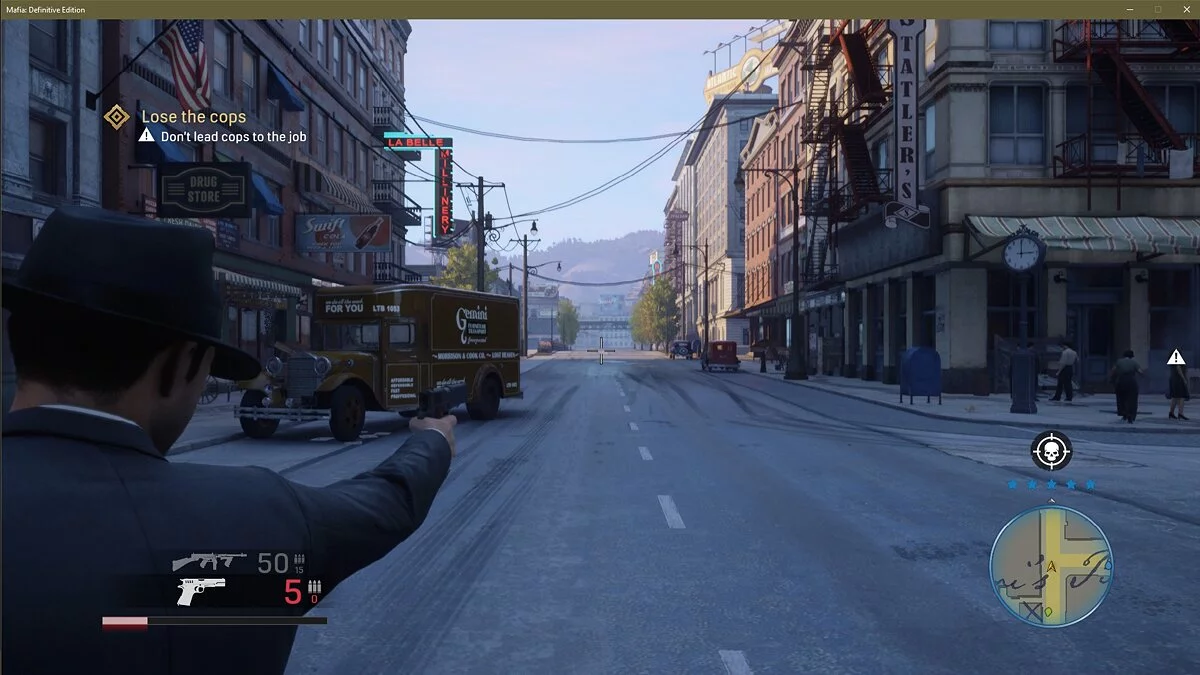Click the skull crosshair wanted icon
Image resolution: width=1200 pixels, height=675 pixels.
coord(1051,452)
